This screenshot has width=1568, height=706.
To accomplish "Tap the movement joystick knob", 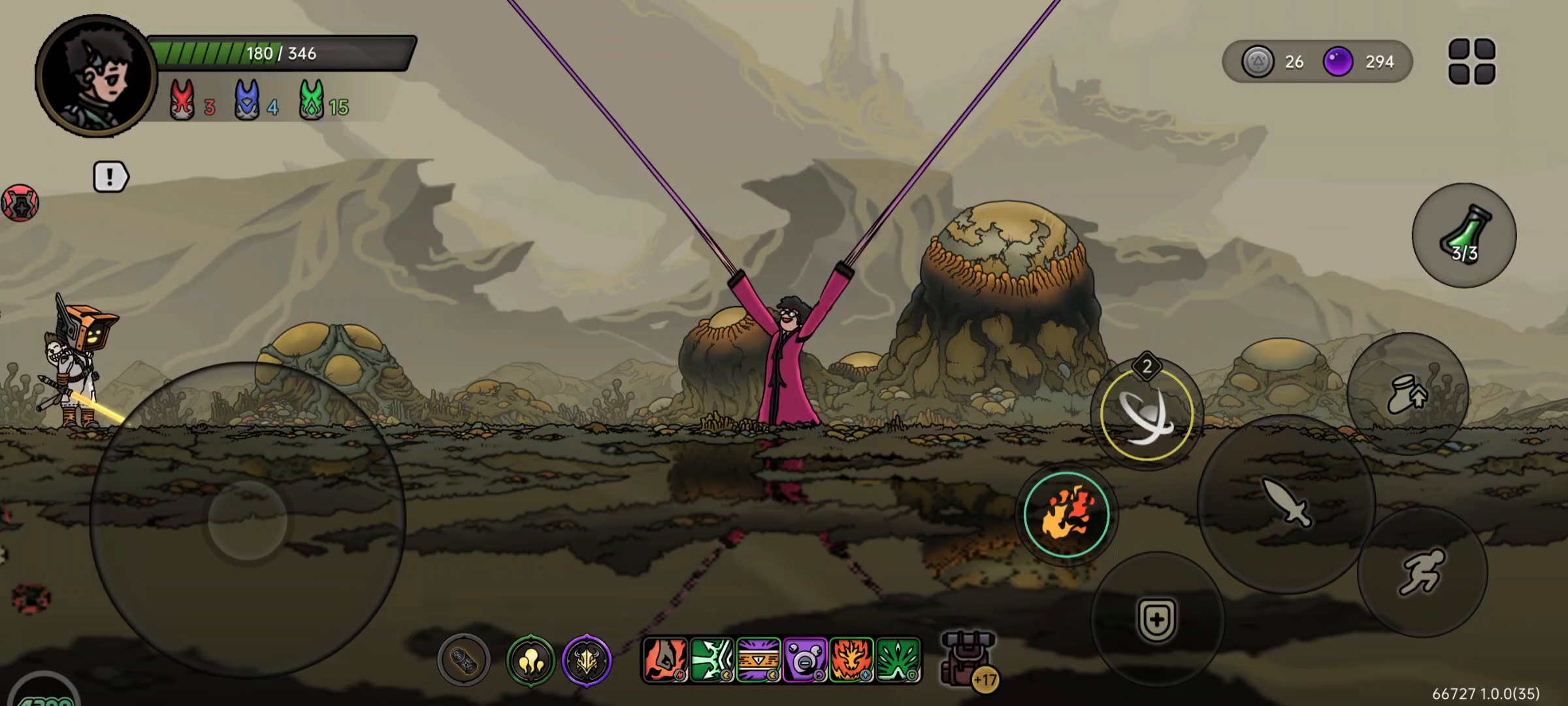I will coord(248,520).
